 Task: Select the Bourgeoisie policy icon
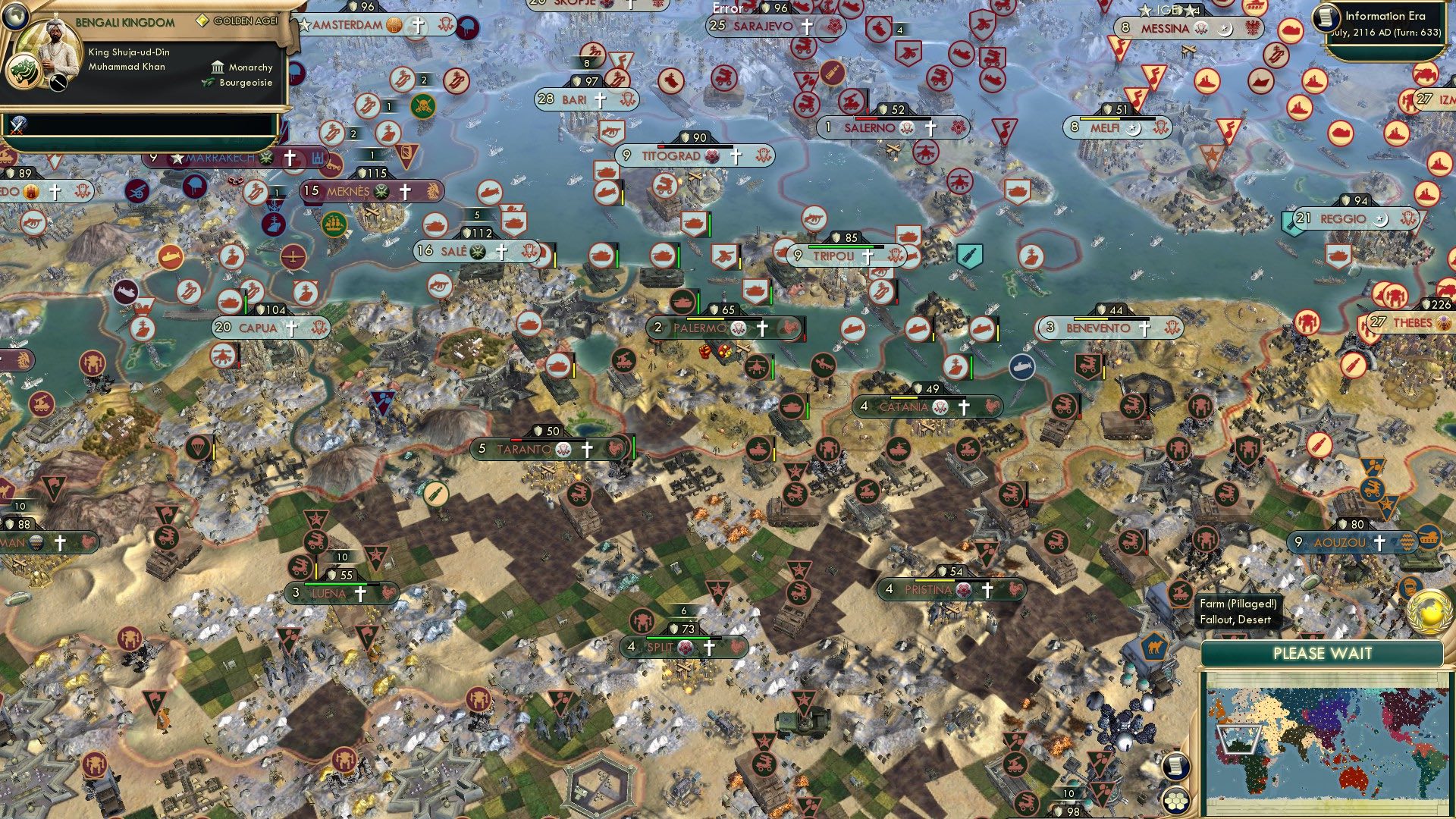[209, 82]
